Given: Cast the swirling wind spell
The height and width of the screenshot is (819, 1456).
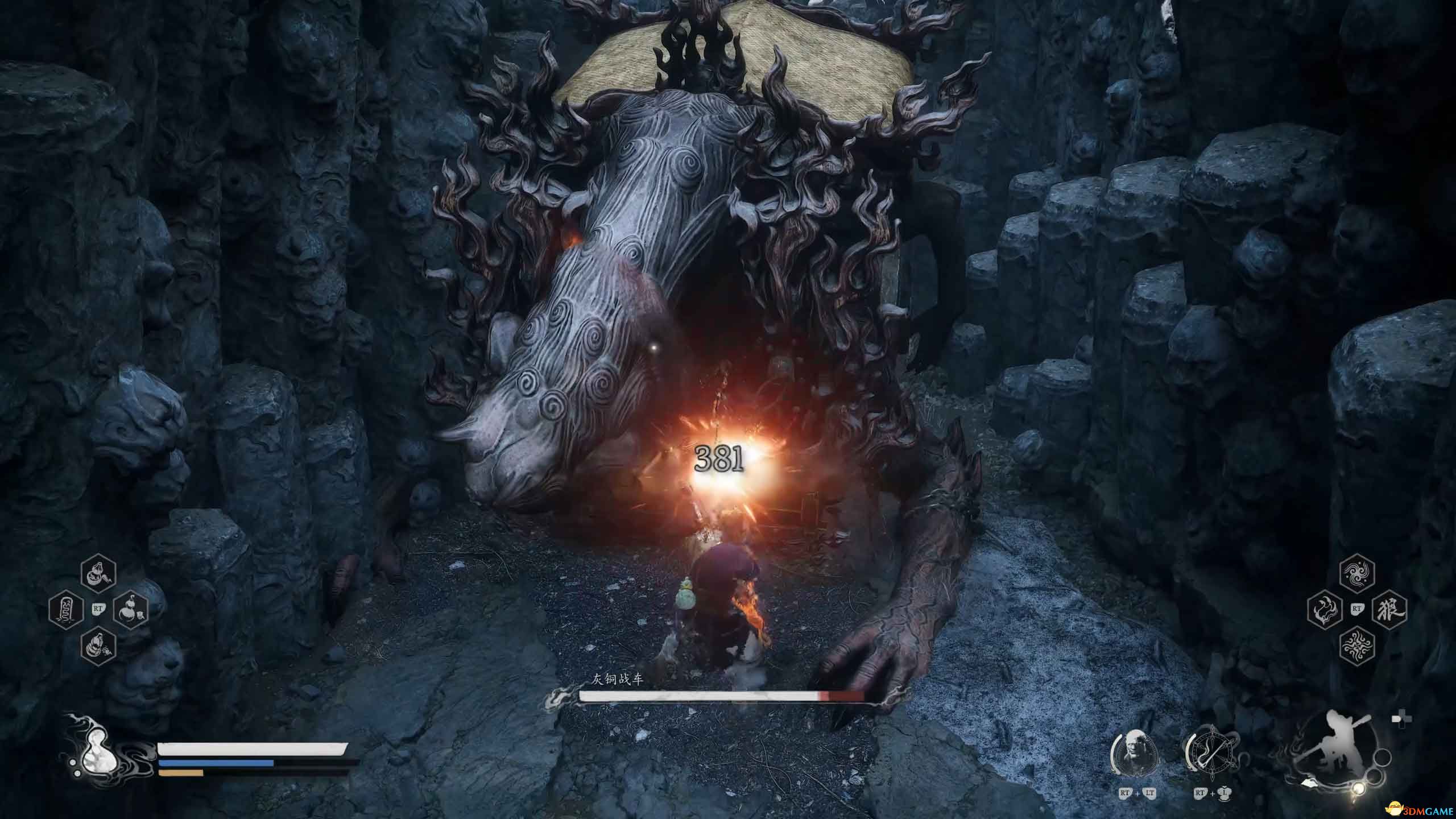Looking at the screenshot, I should coord(1357,574).
